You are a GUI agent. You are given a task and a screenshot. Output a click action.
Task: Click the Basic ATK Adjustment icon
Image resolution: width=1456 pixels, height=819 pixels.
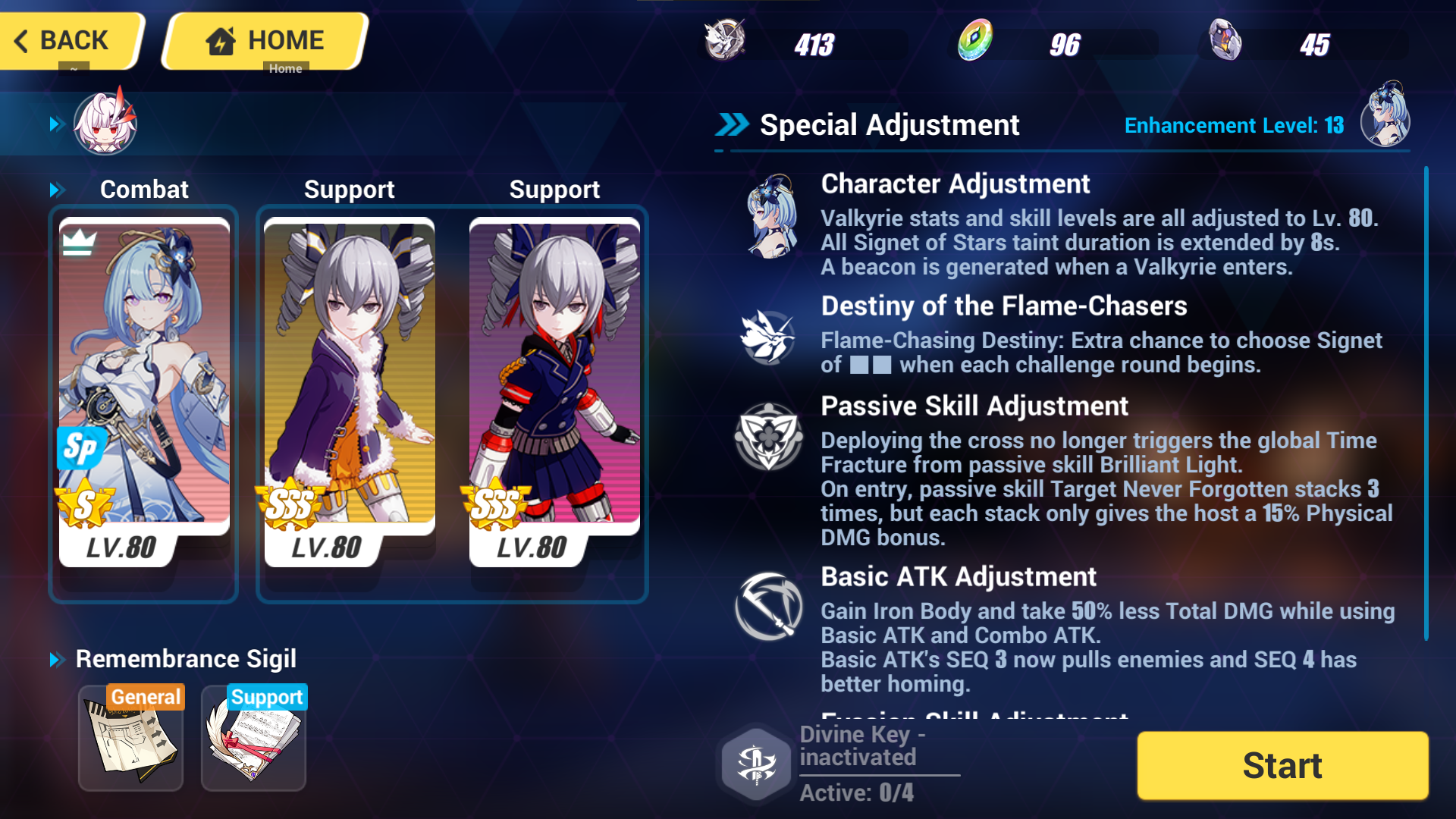pyautogui.click(x=768, y=607)
